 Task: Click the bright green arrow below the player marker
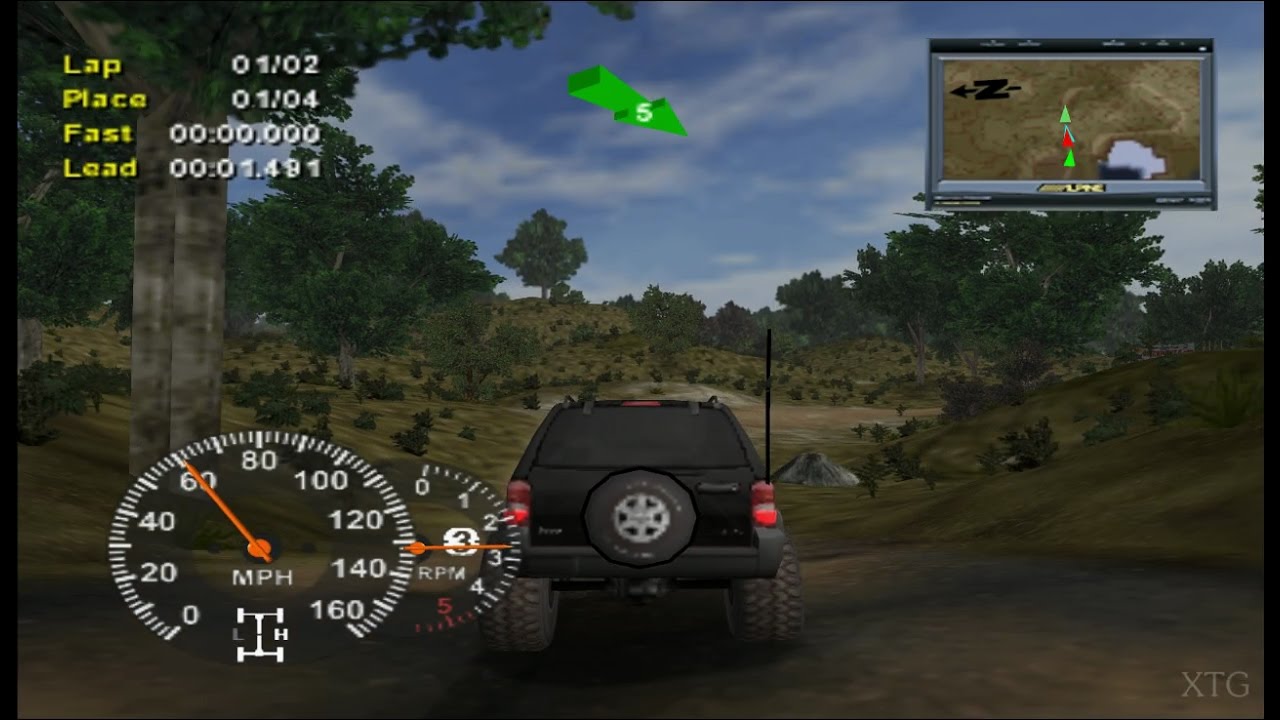click(1068, 160)
